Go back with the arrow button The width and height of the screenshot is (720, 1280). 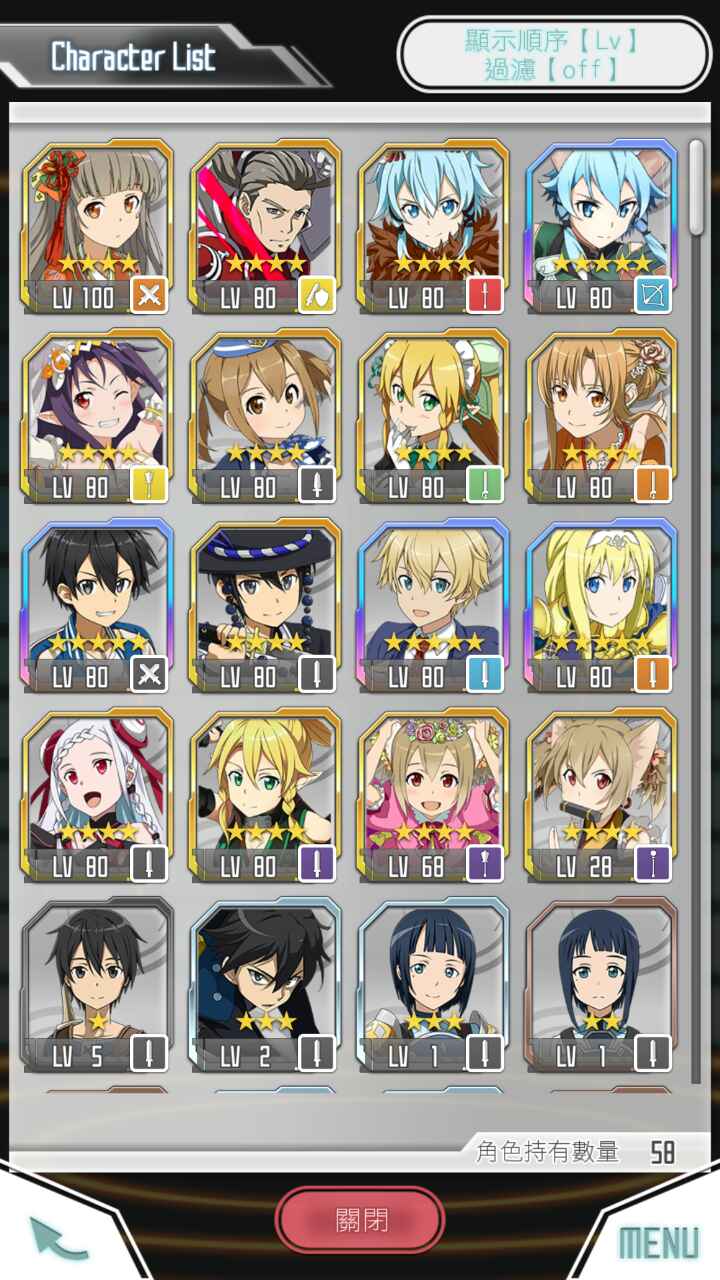pyautogui.click(x=59, y=1237)
